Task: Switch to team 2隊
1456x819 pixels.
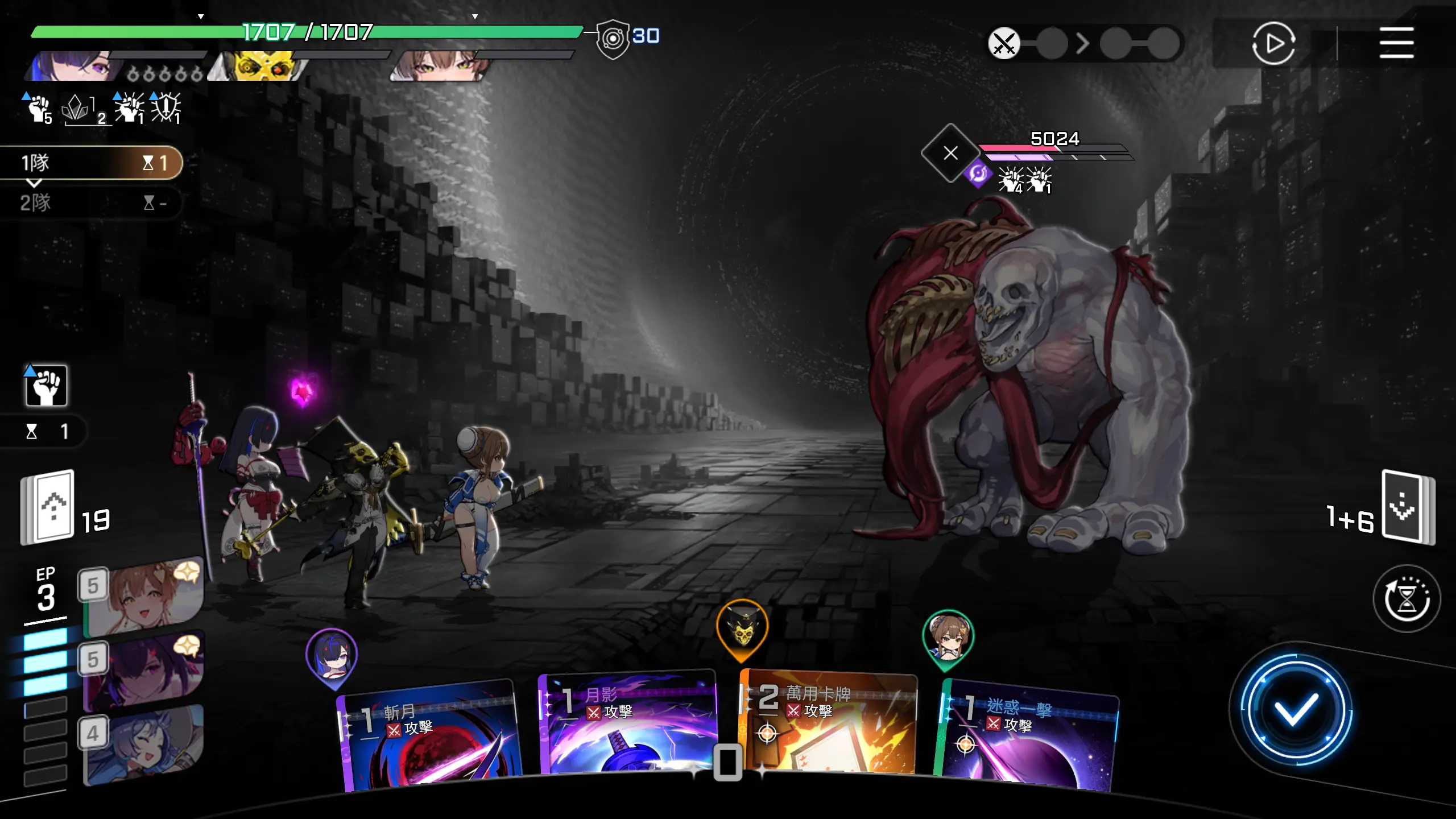Action: (91, 202)
